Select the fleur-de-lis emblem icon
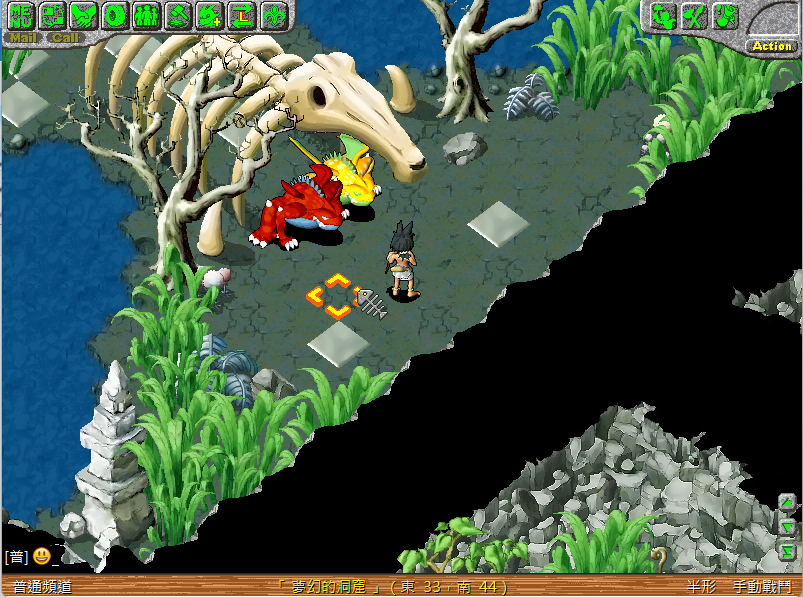The width and height of the screenshot is (803, 597). point(272,16)
